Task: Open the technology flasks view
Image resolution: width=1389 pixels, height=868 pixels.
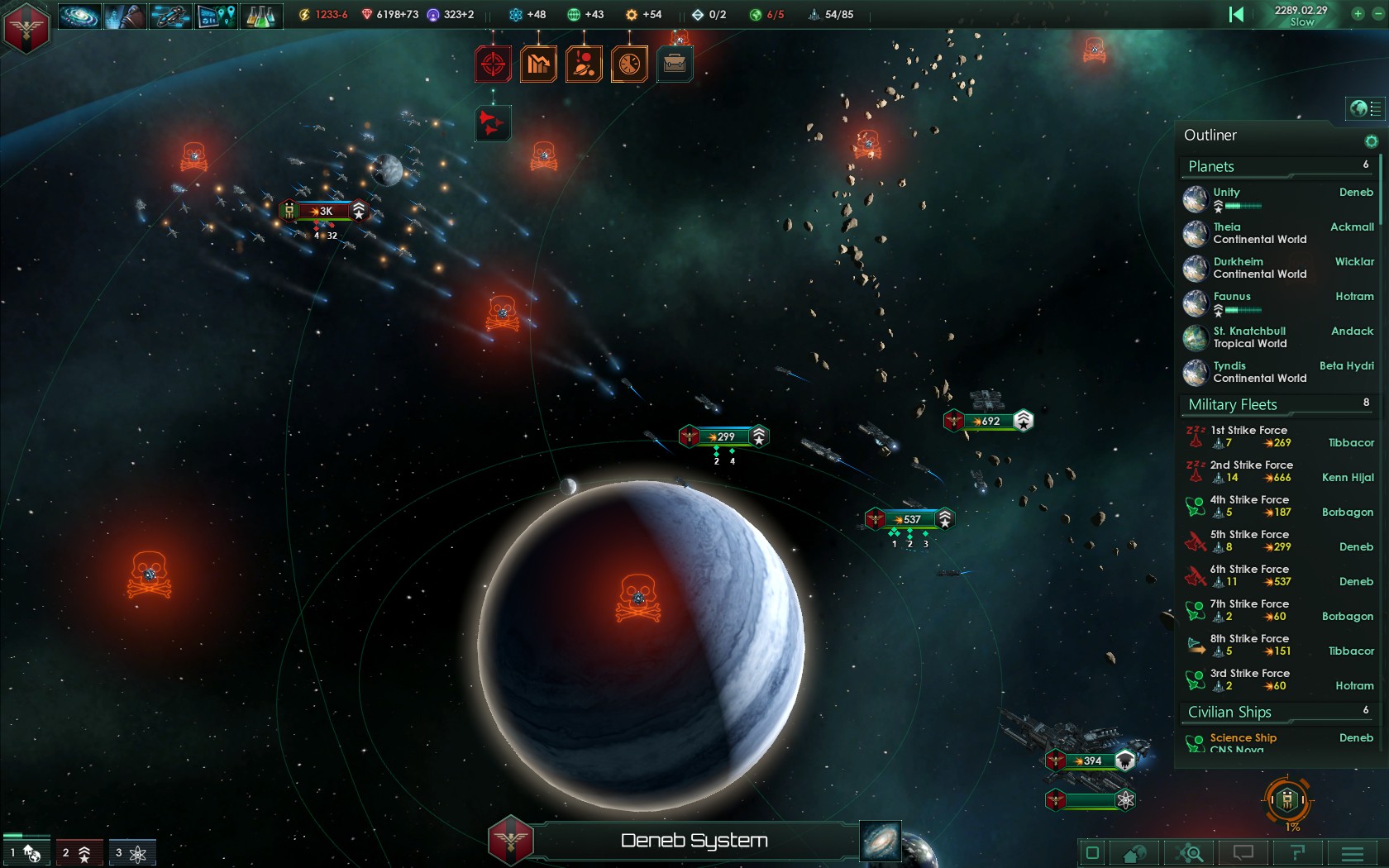Action: click(260, 16)
